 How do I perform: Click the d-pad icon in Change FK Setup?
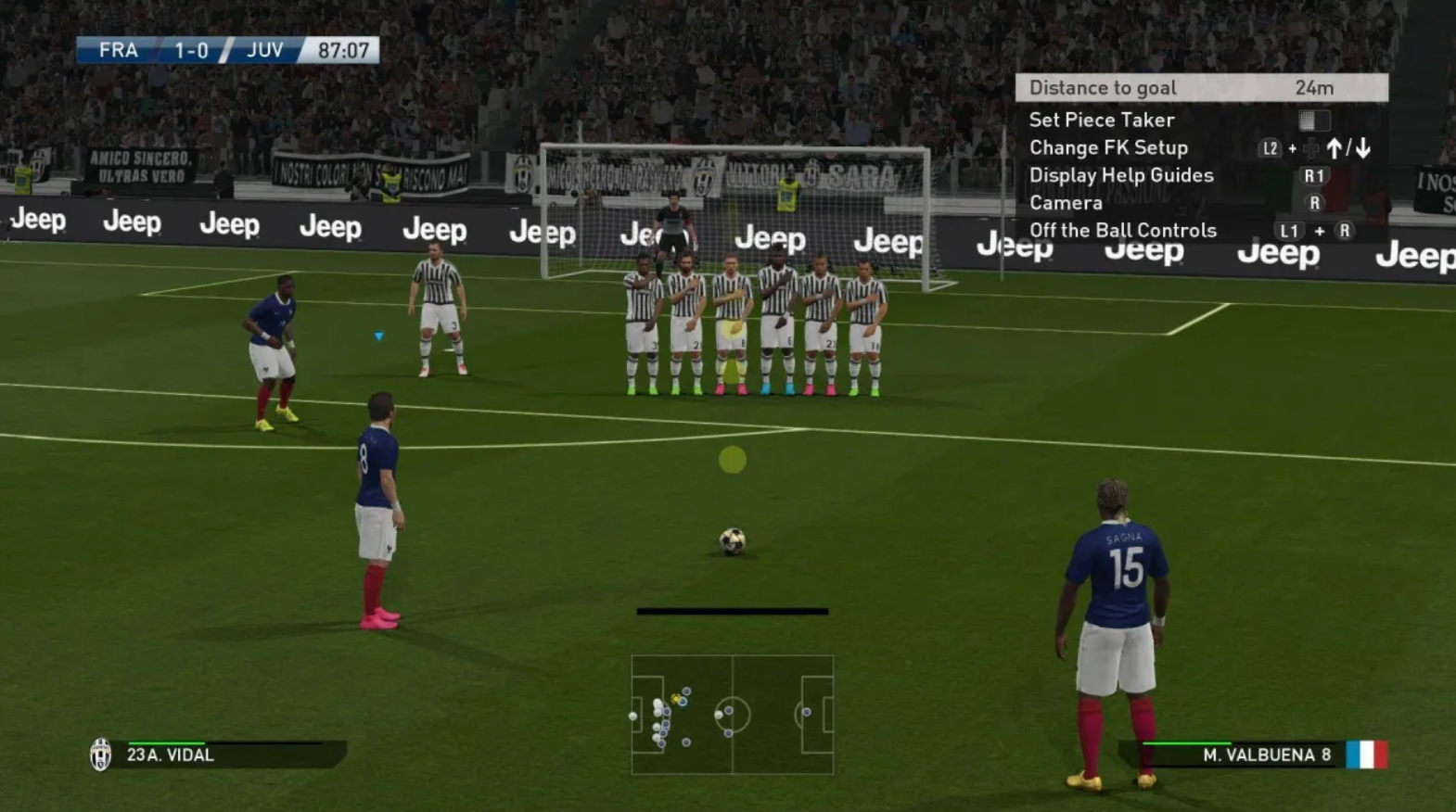[x=1311, y=148]
